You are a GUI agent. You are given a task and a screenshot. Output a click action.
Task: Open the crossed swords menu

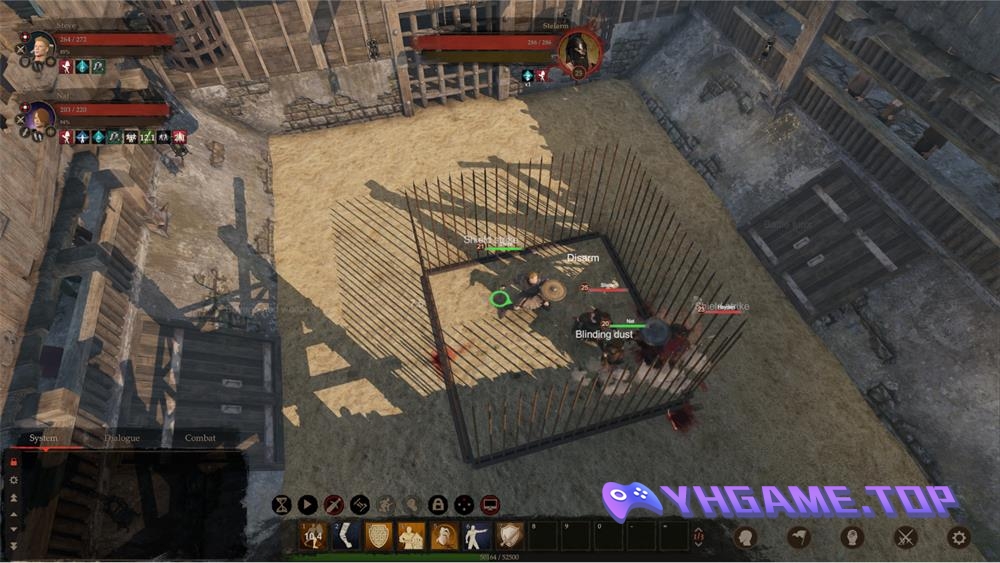[x=906, y=537]
